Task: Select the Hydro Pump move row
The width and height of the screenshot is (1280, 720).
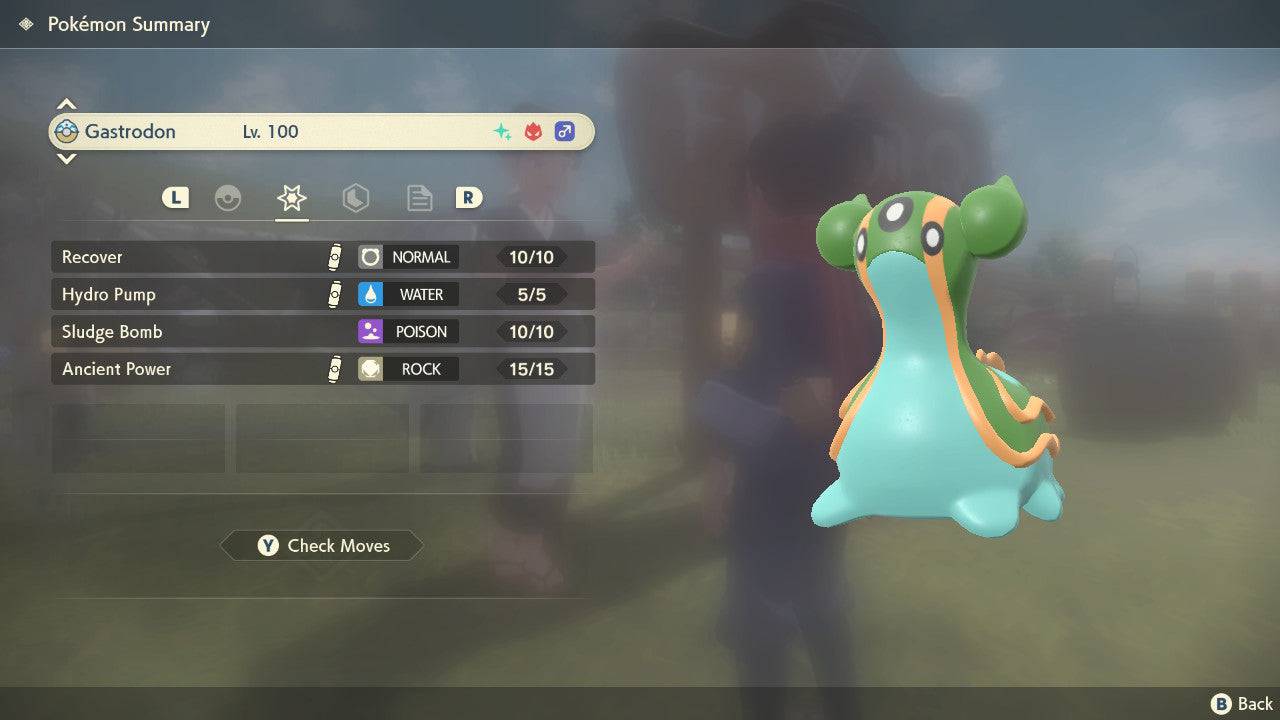Action: pos(322,294)
